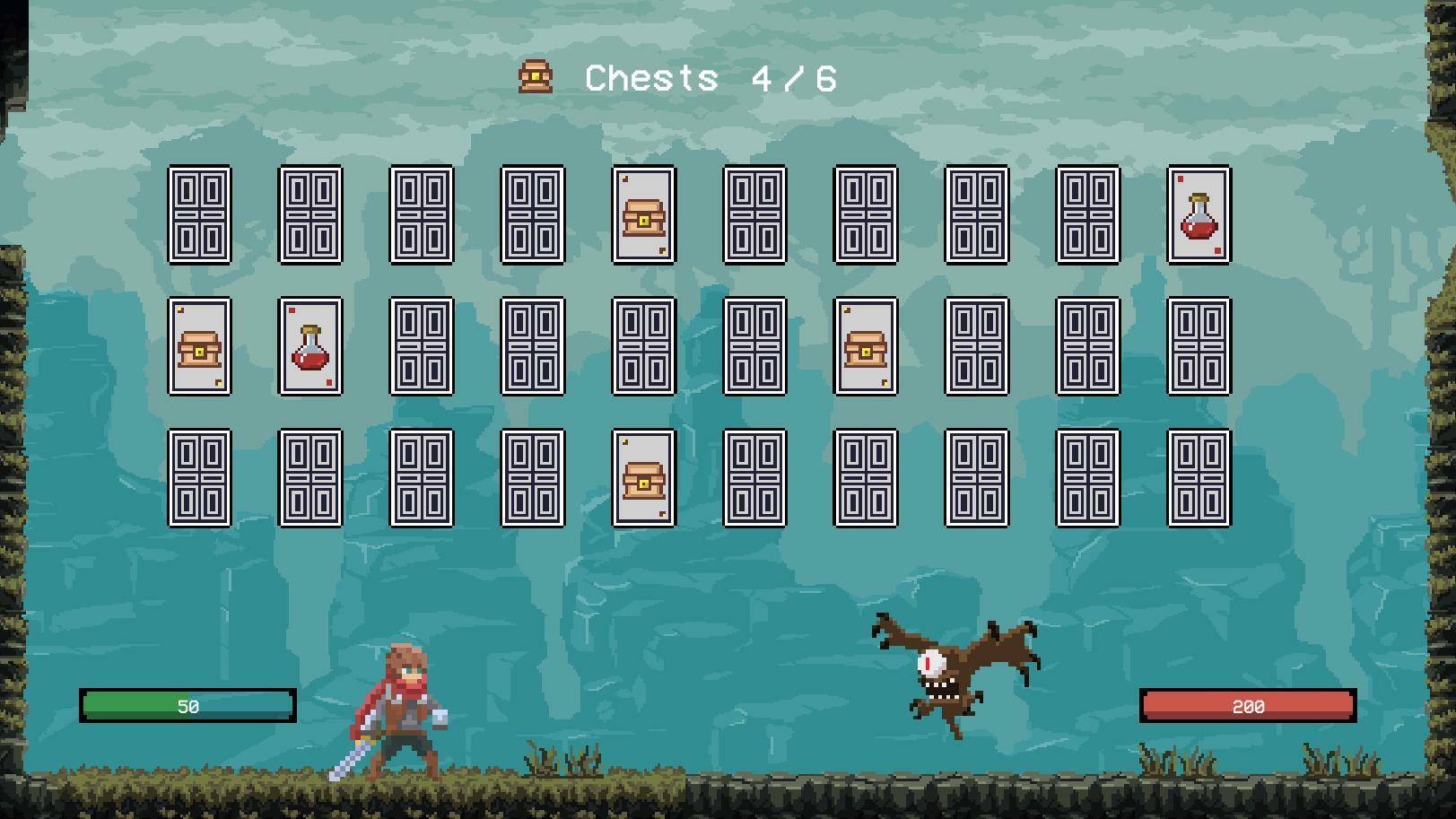Click the revealed chest card in the bottom row

pyautogui.click(x=645, y=480)
